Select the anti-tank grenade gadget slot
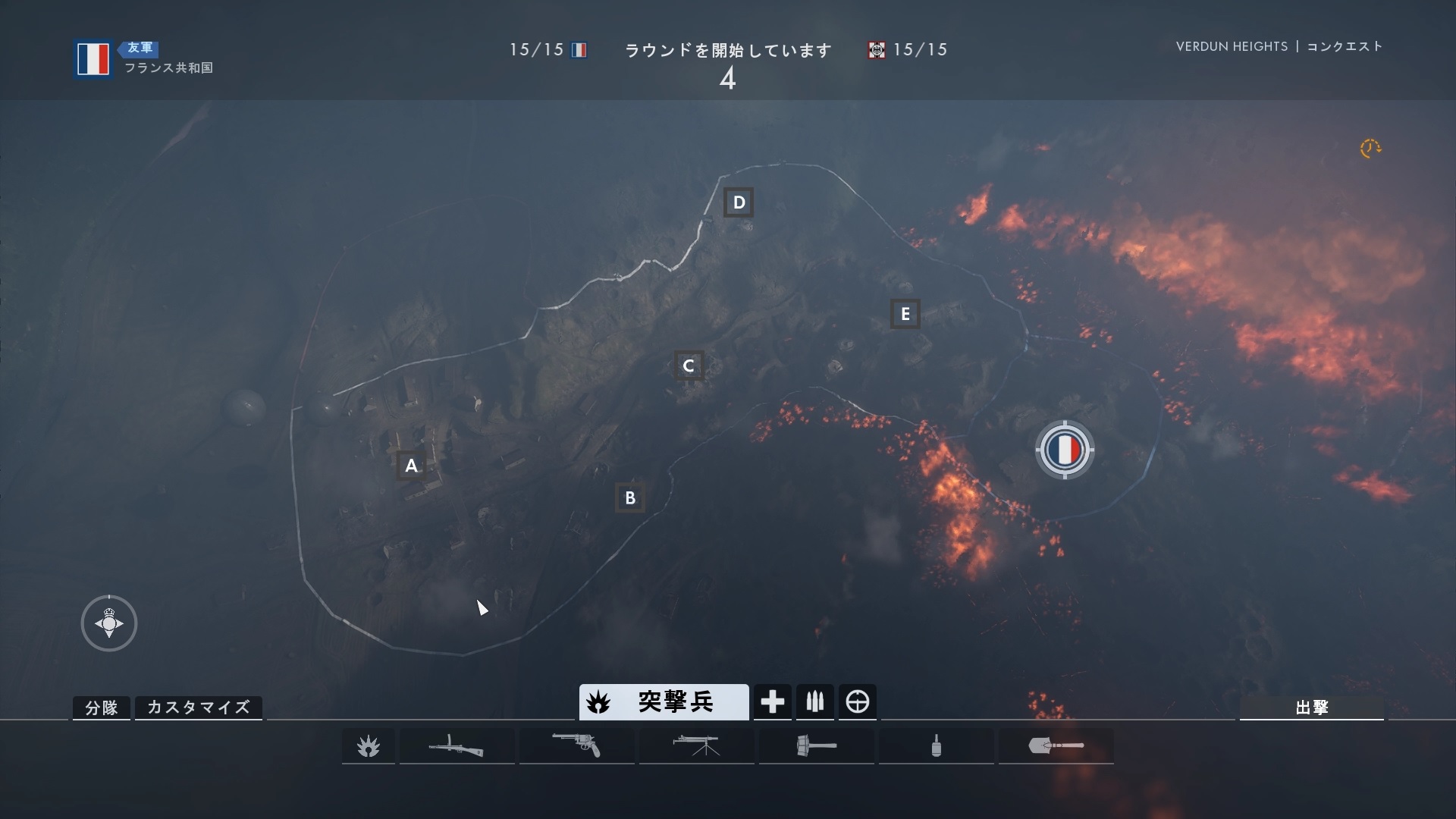Screen dimensions: 1456x819 [816, 746]
